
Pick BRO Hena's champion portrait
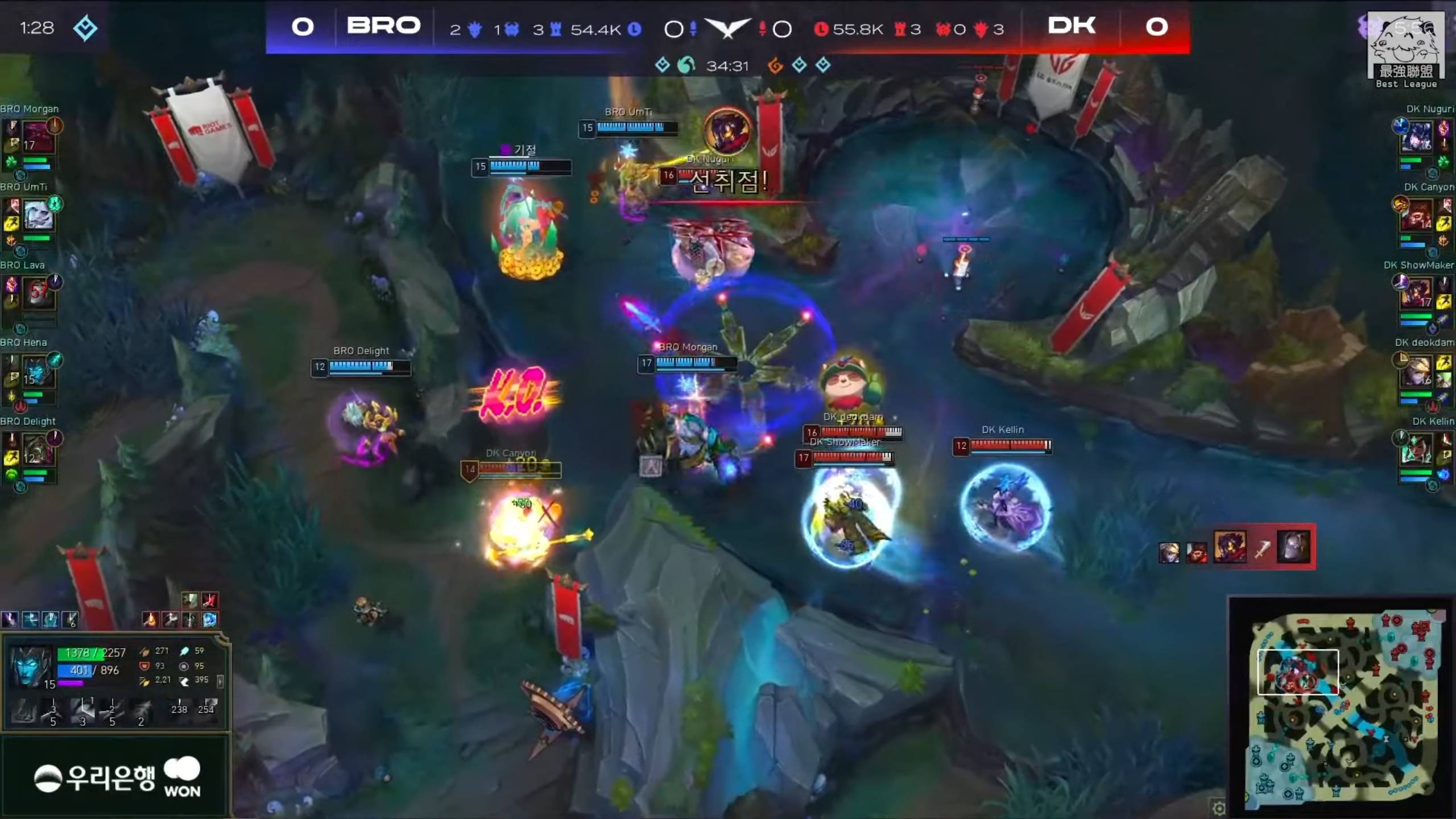(x=38, y=371)
